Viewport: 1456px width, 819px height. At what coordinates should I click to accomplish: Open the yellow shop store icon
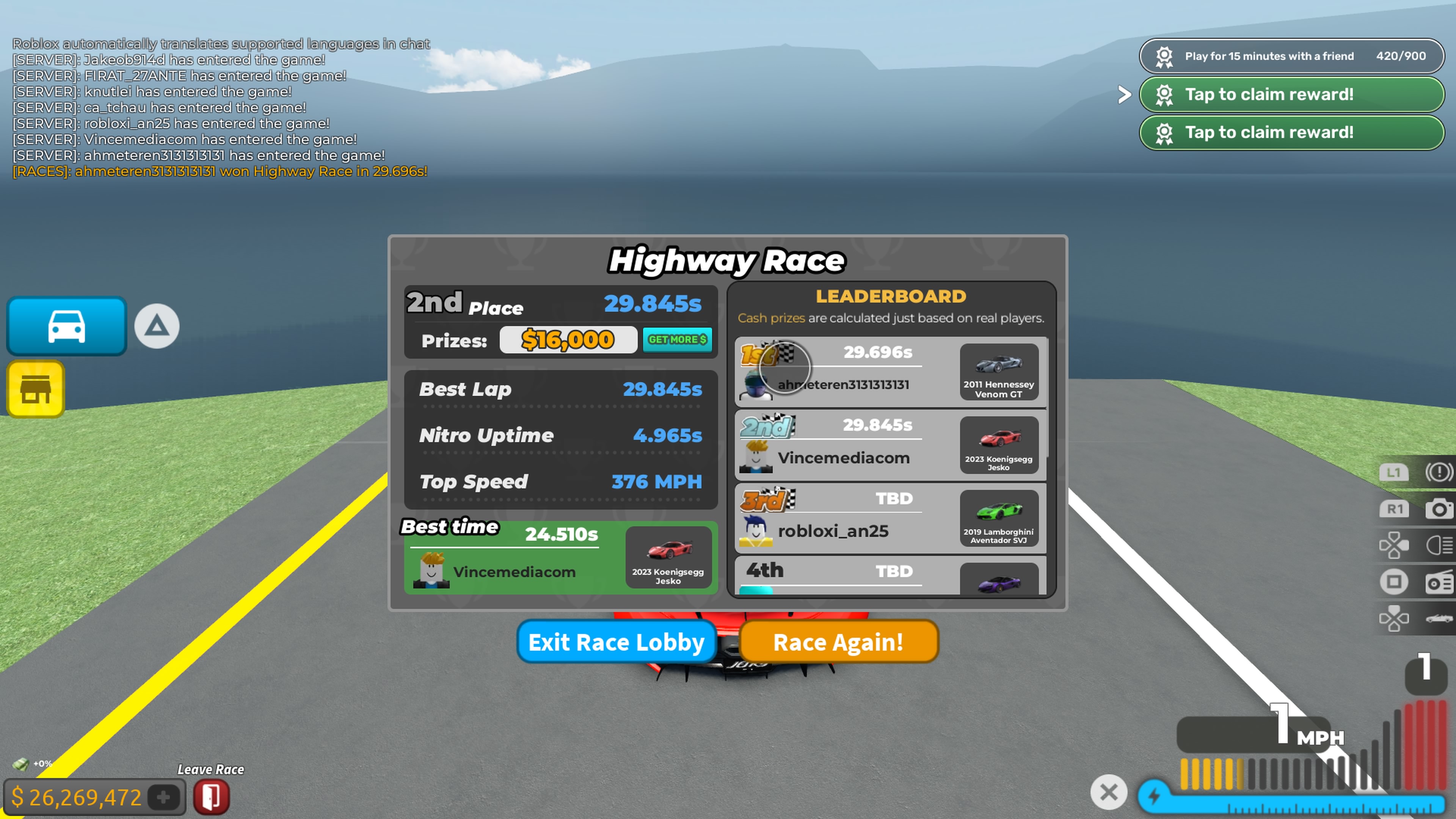coord(36,389)
